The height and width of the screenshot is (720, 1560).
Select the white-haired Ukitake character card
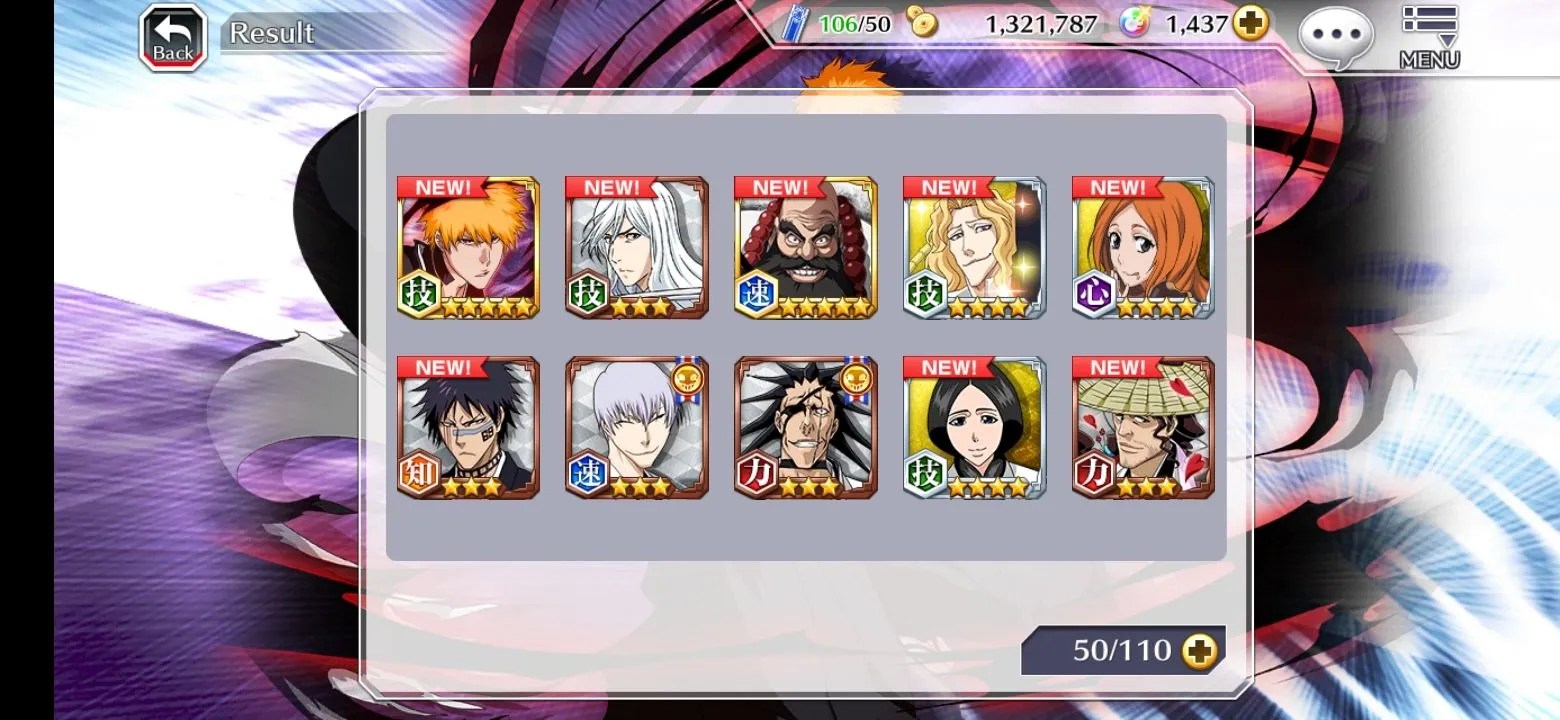(637, 248)
